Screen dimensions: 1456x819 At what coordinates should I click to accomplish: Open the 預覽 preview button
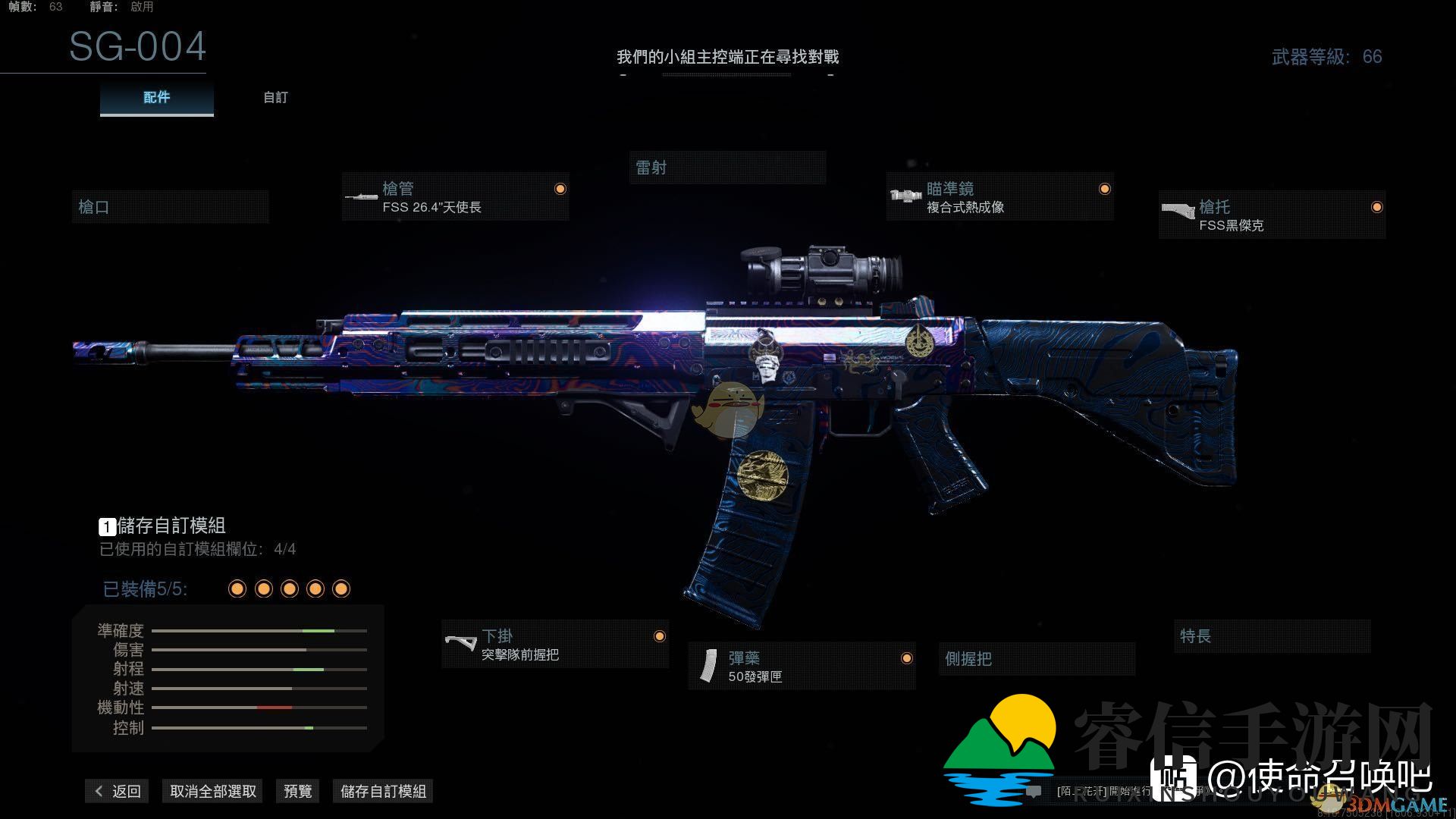point(297,791)
